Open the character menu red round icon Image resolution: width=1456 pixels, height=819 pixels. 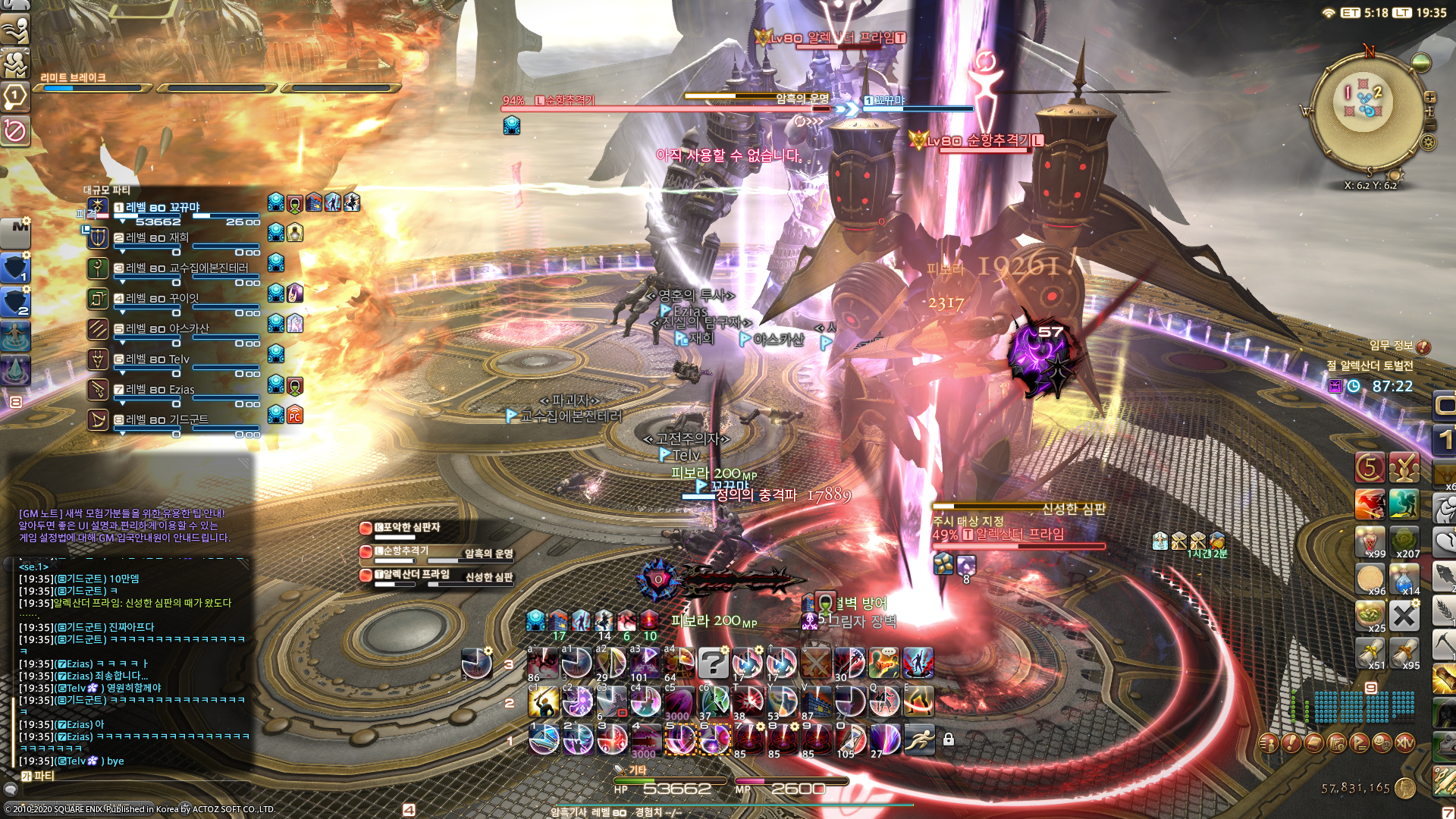pos(1269,745)
